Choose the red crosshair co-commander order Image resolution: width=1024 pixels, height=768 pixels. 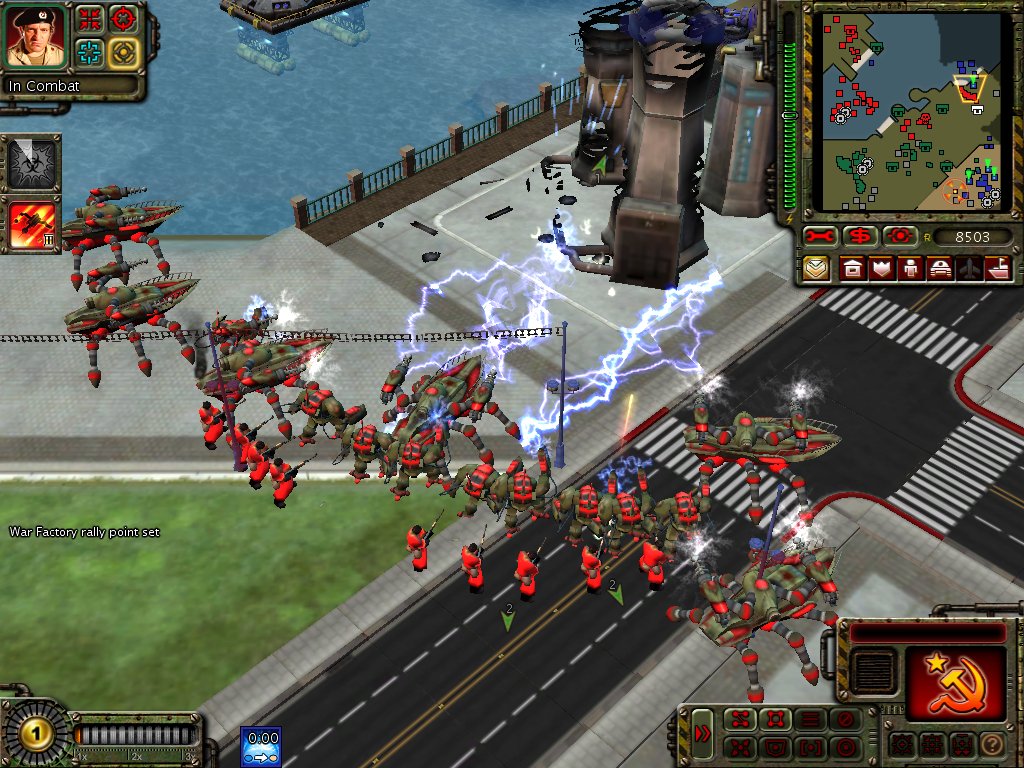coord(123,18)
